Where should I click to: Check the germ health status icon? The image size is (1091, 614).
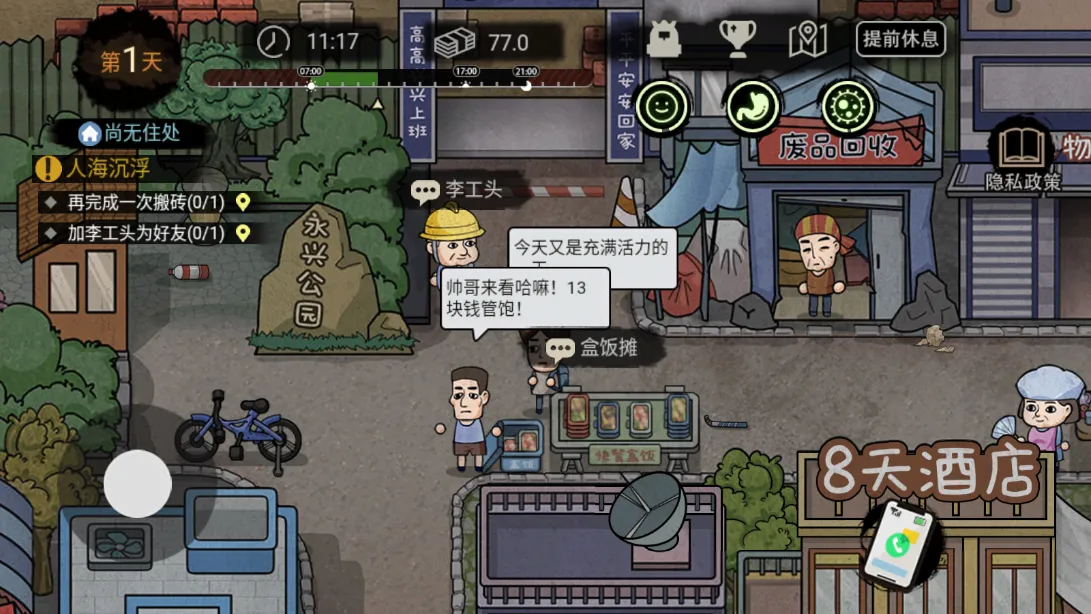coord(848,105)
